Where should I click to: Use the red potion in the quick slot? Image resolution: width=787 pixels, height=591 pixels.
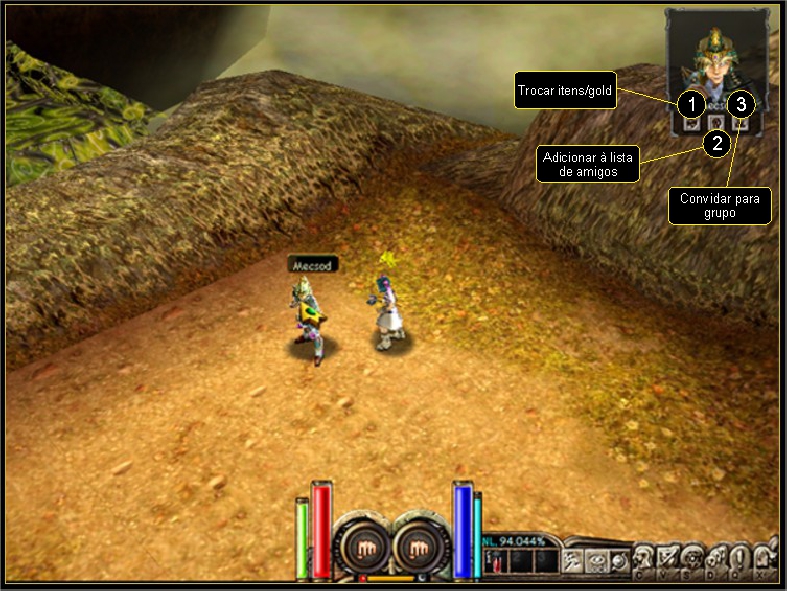point(495,563)
